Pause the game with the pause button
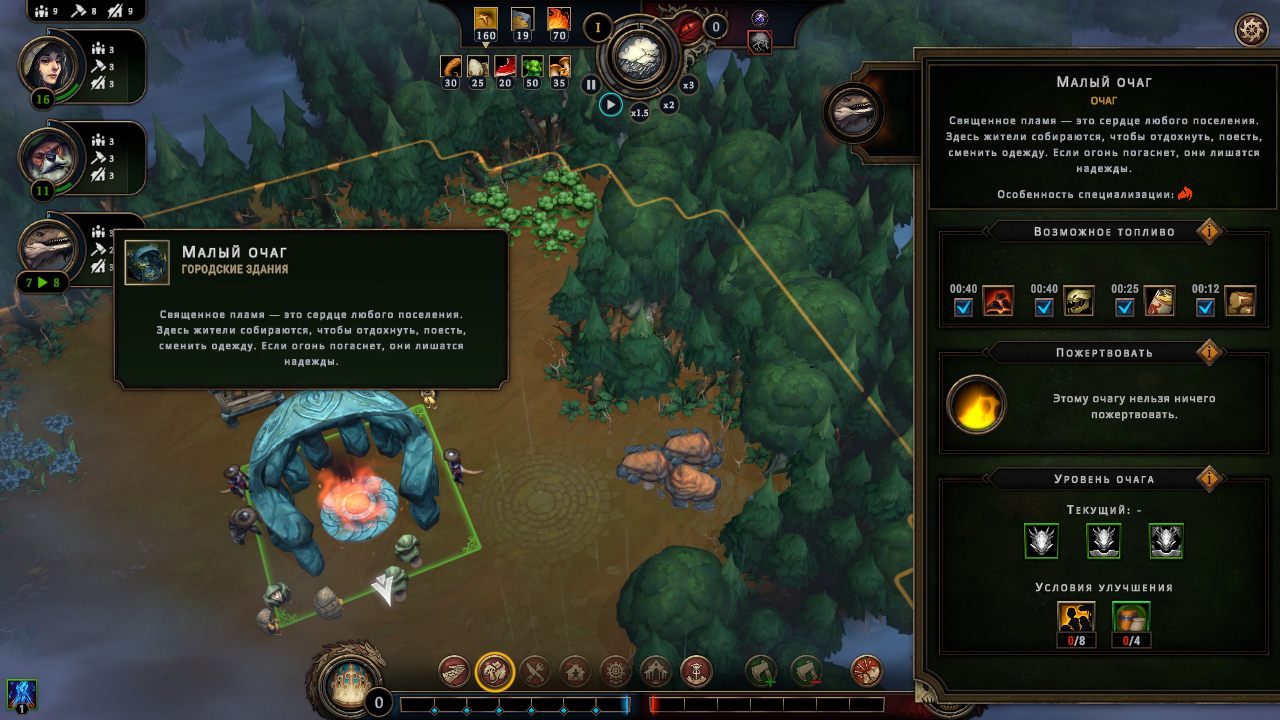The image size is (1280, 720). click(x=591, y=85)
